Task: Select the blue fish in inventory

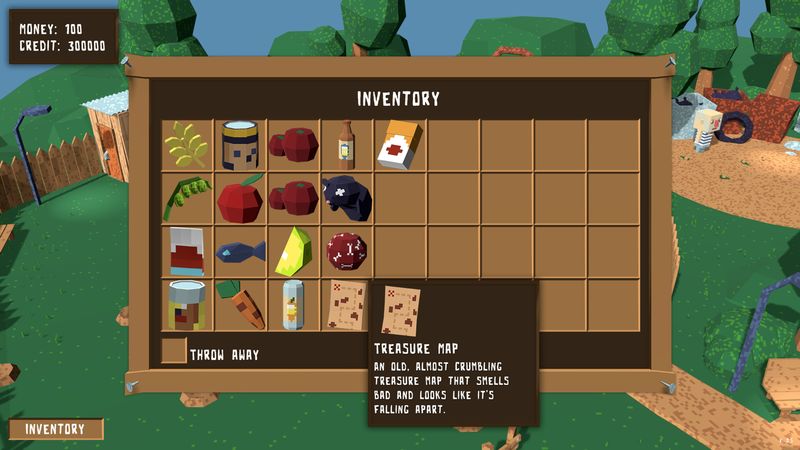Action: pyautogui.click(x=240, y=251)
